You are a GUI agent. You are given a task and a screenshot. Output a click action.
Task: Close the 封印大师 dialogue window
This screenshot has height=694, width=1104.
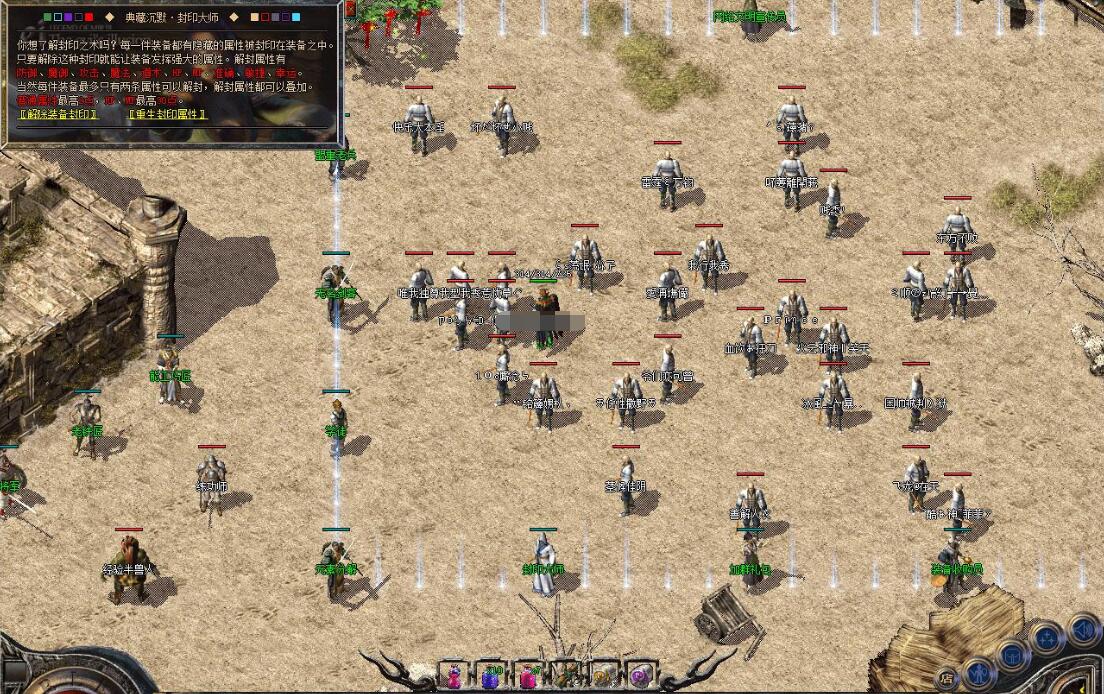click(350, 9)
